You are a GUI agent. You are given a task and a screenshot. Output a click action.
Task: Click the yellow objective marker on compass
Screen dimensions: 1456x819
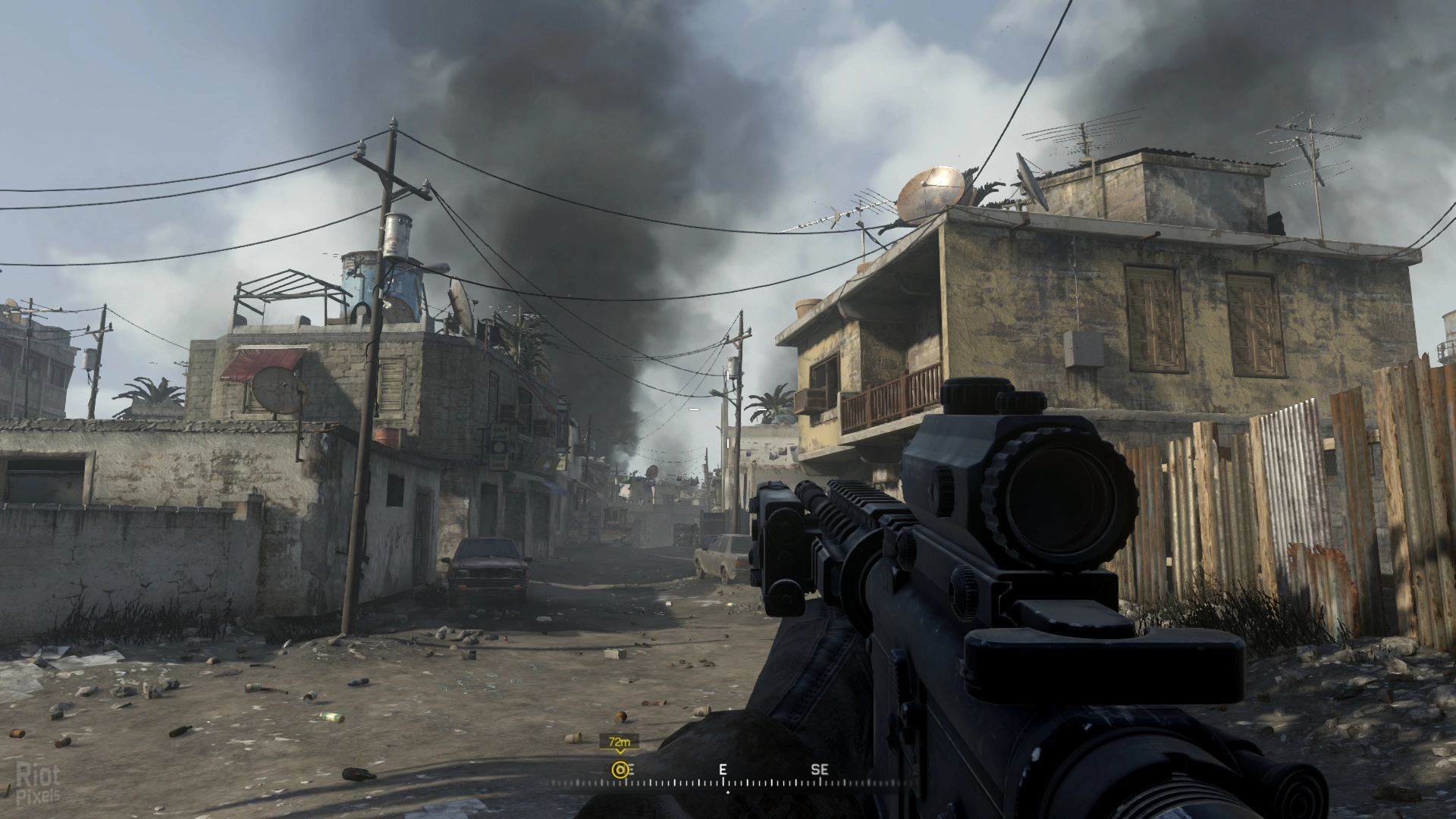point(620,770)
